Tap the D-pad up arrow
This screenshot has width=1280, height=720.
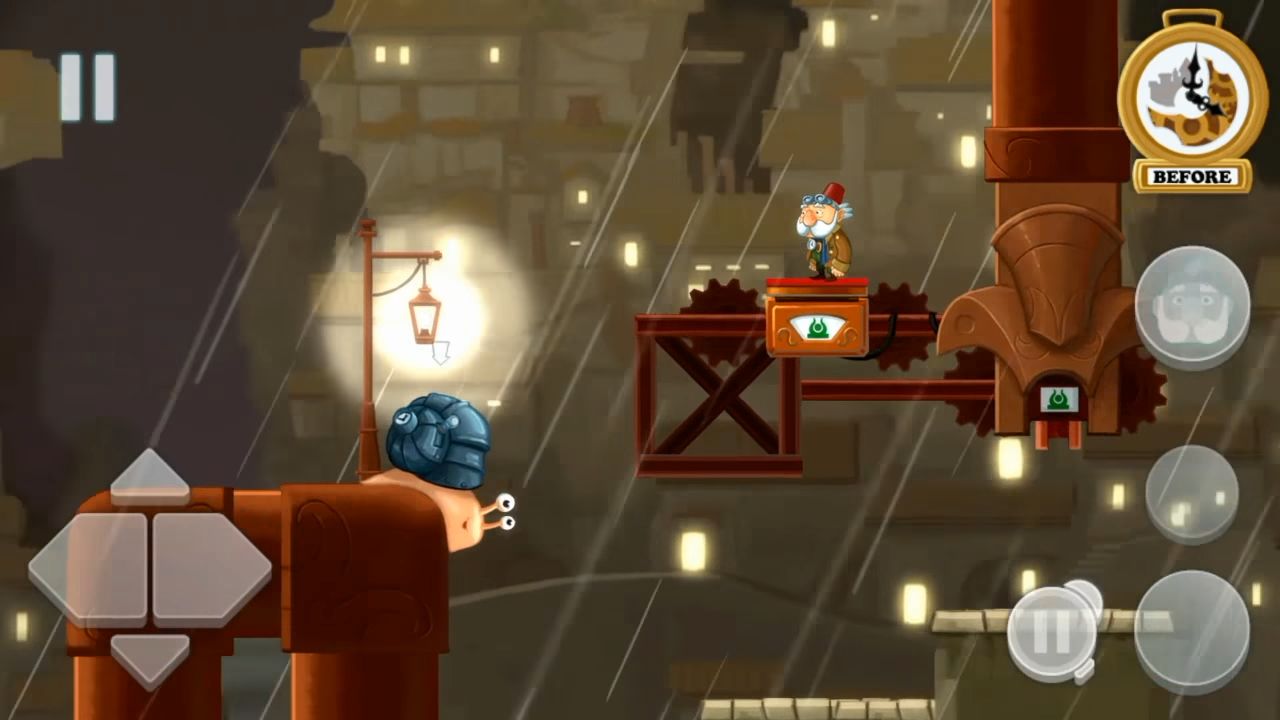tap(150, 477)
